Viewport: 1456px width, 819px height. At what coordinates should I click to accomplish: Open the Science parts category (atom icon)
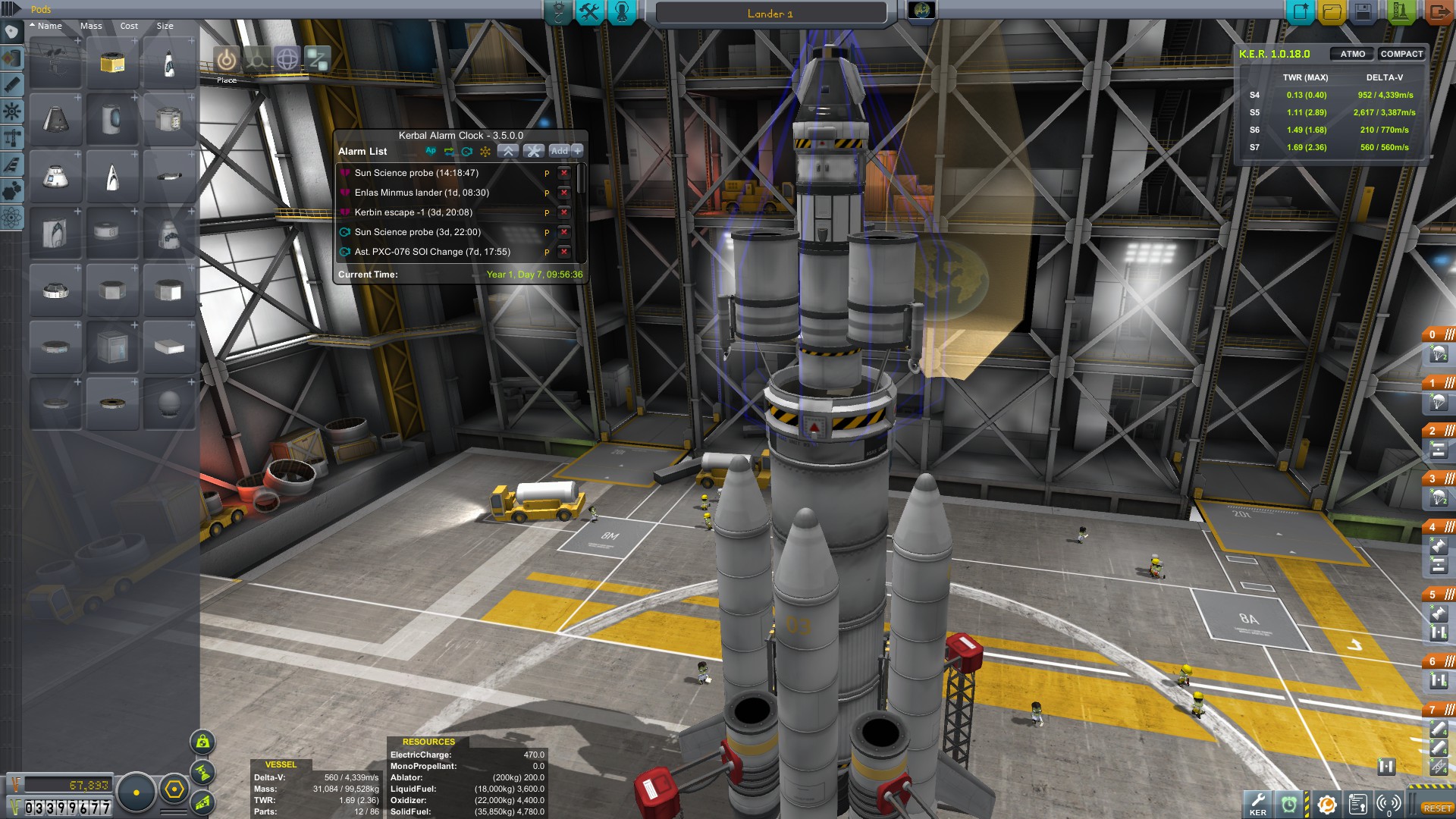click(x=11, y=218)
